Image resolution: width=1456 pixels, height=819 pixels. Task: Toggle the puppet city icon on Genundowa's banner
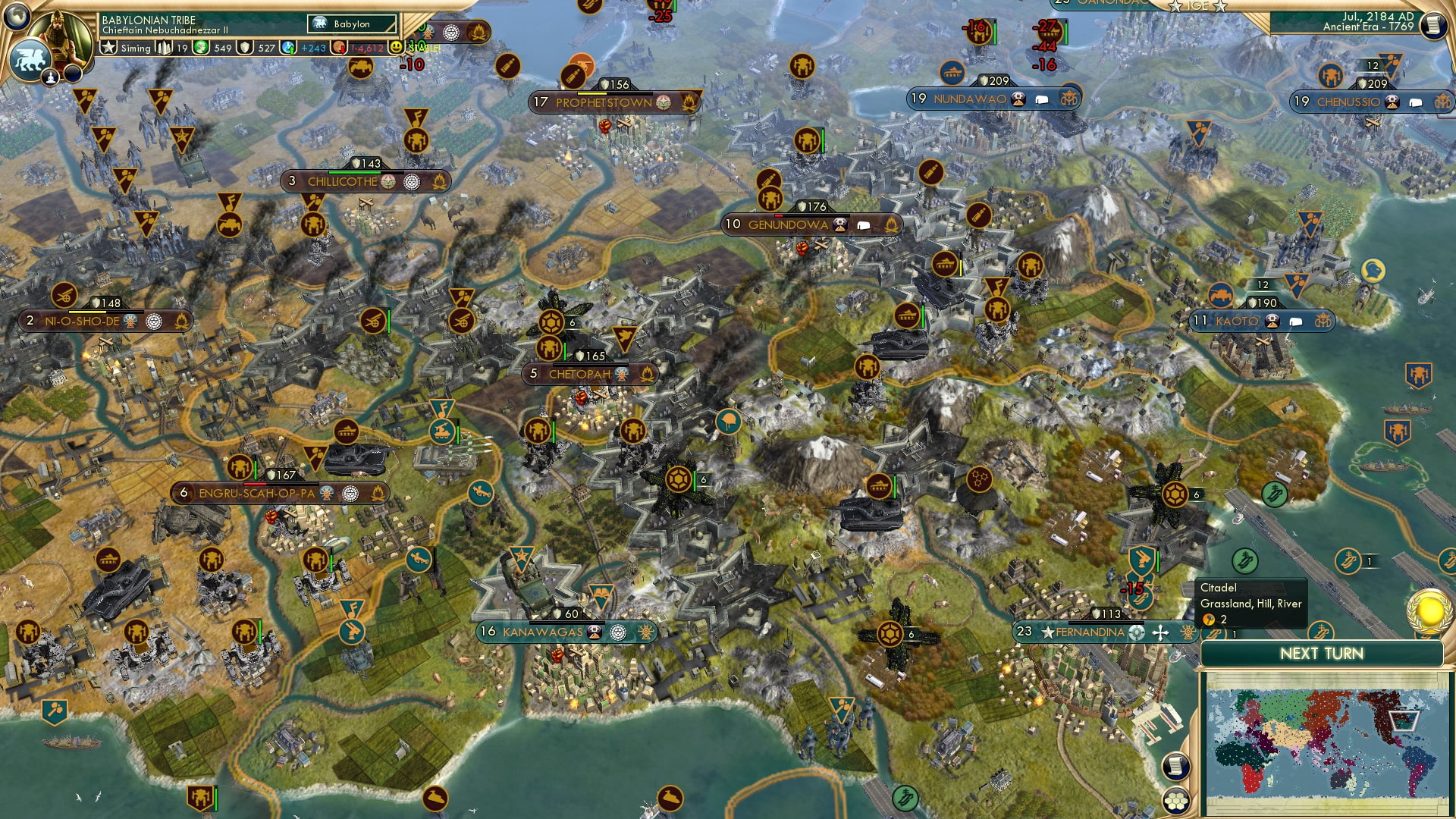(840, 224)
